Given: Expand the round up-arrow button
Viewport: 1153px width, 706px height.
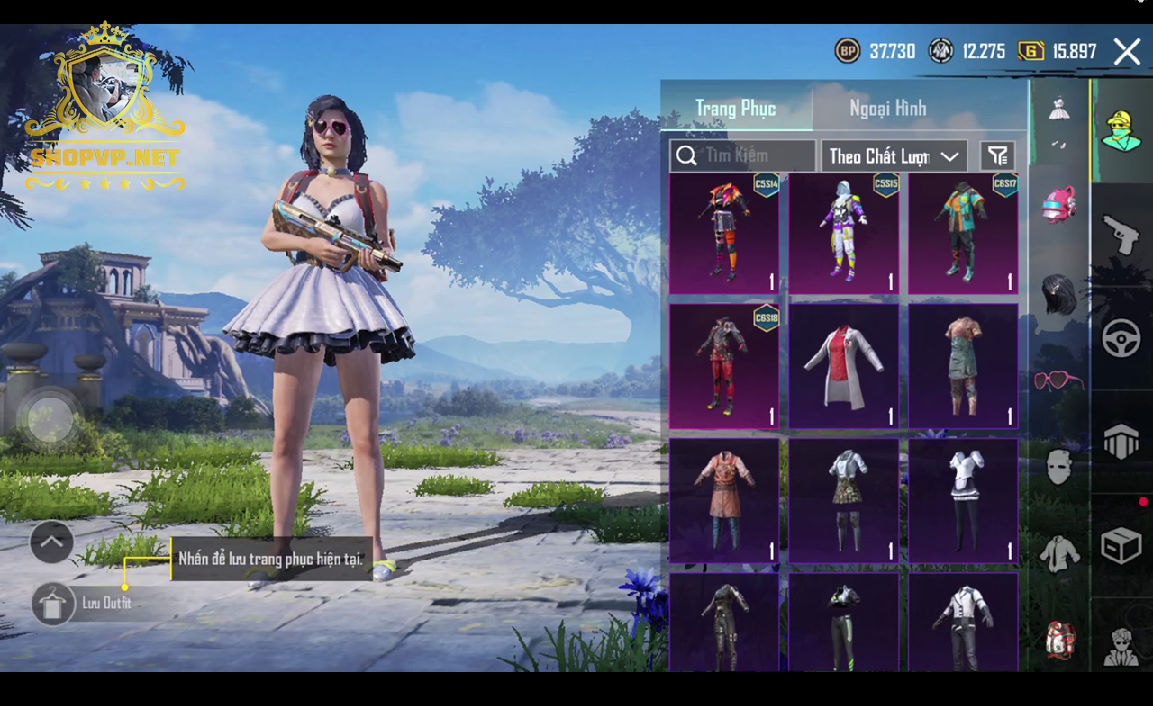Looking at the screenshot, I should pyautogui.click(x=52, y=542).
